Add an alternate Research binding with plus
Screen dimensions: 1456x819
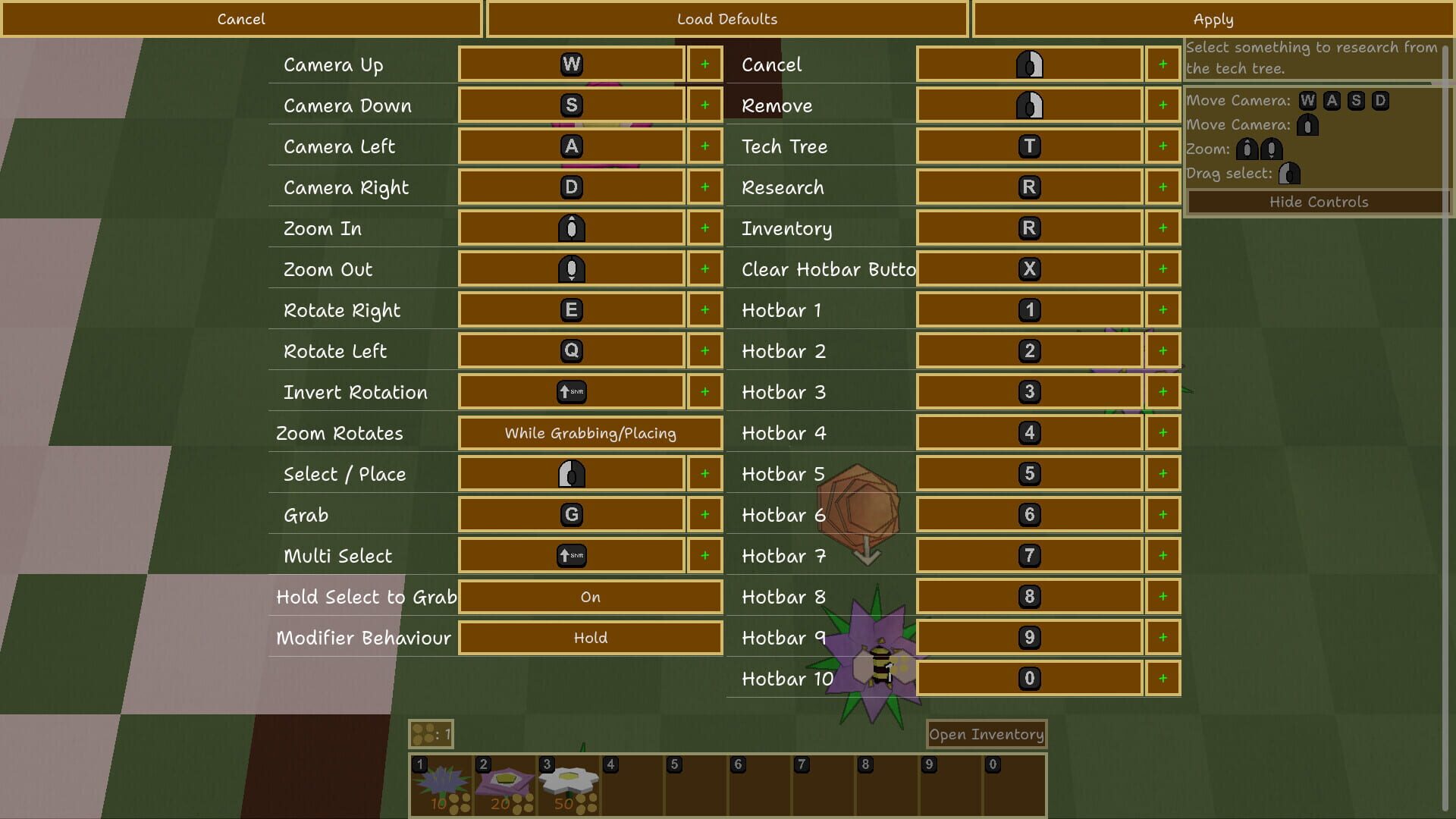1163,187
